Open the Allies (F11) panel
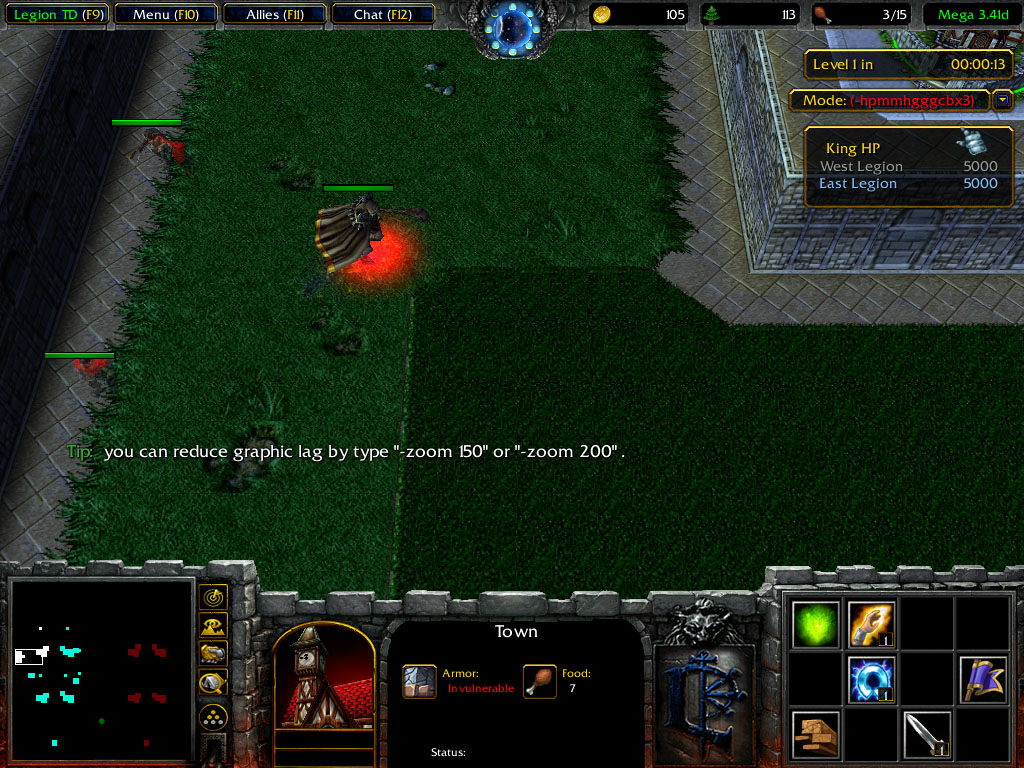This screenshot has height=768, width=1024. (274, 15)
